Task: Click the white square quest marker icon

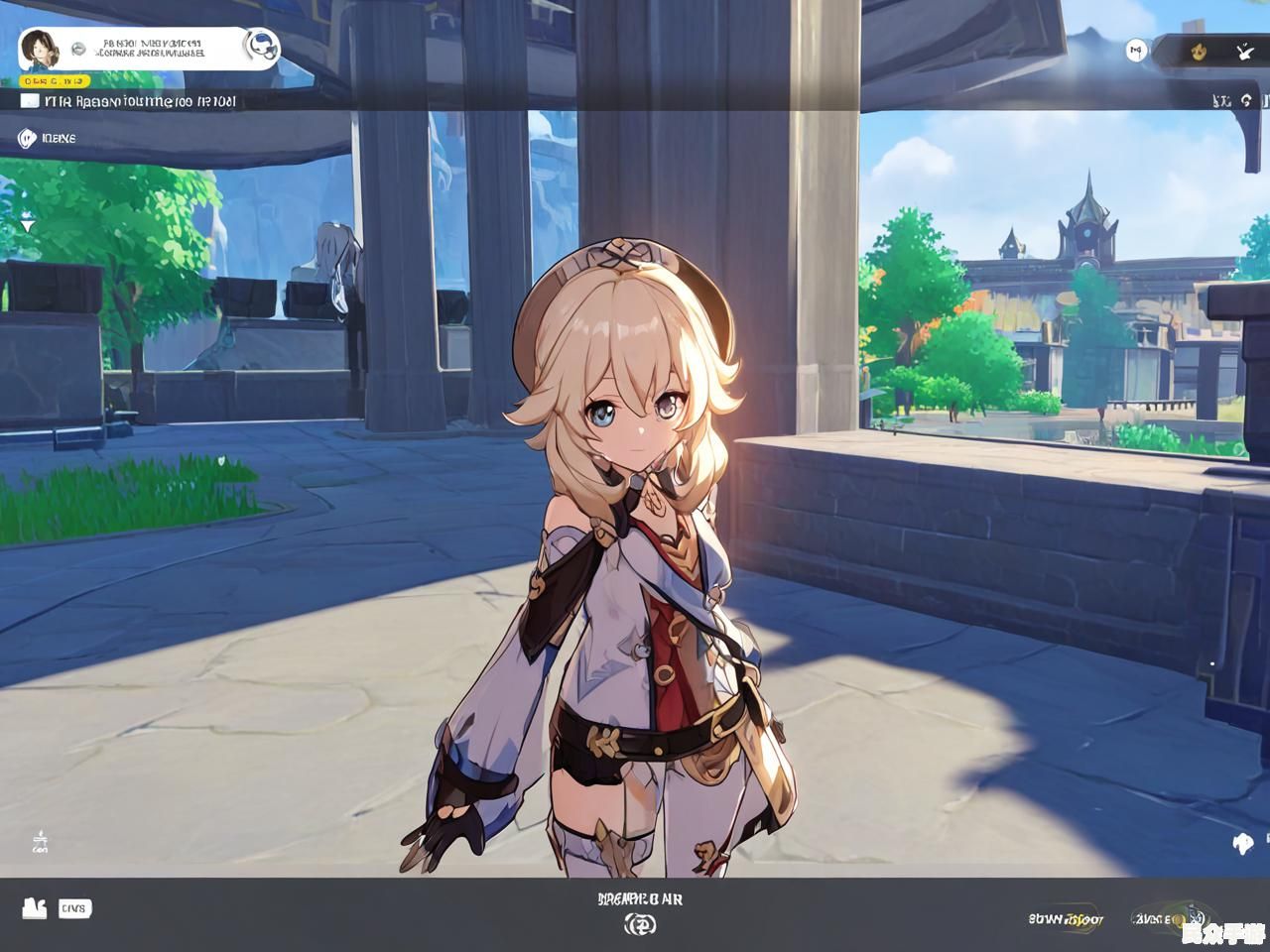Action: click(30, 100)
